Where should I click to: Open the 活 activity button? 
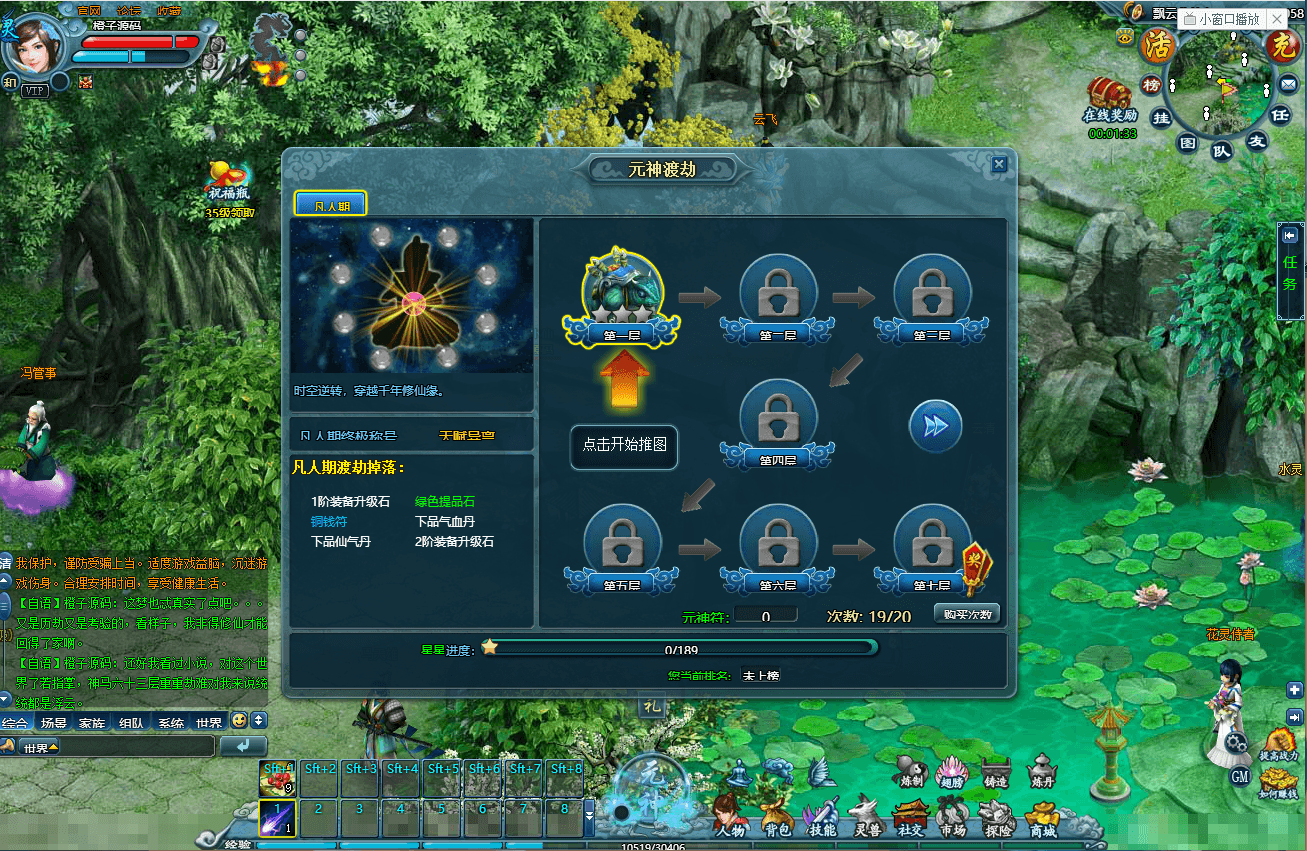tap(1158, 46)
